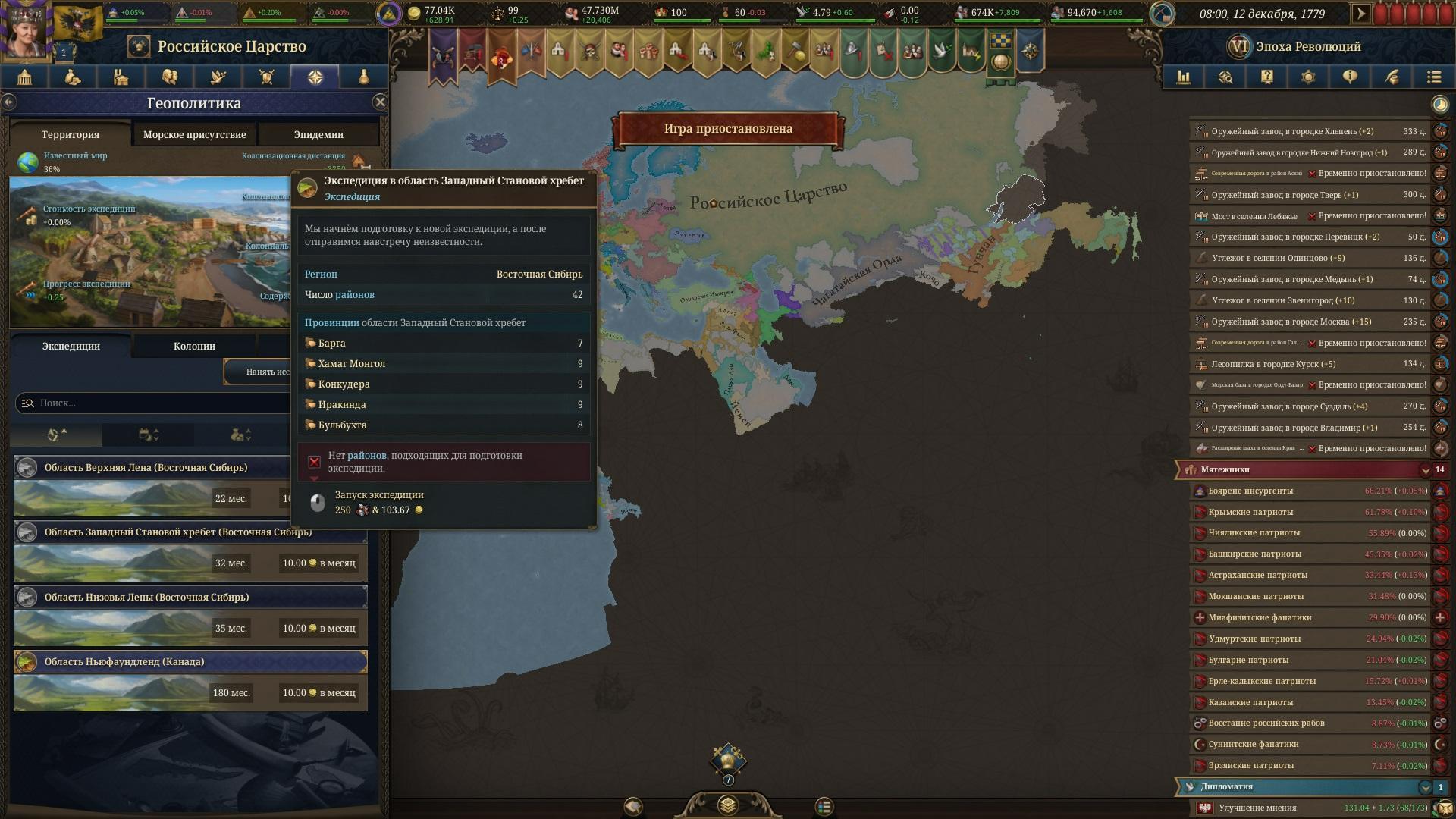
Task: Open Крымские патриоты rebel entry
Action: pos(1251,512)
